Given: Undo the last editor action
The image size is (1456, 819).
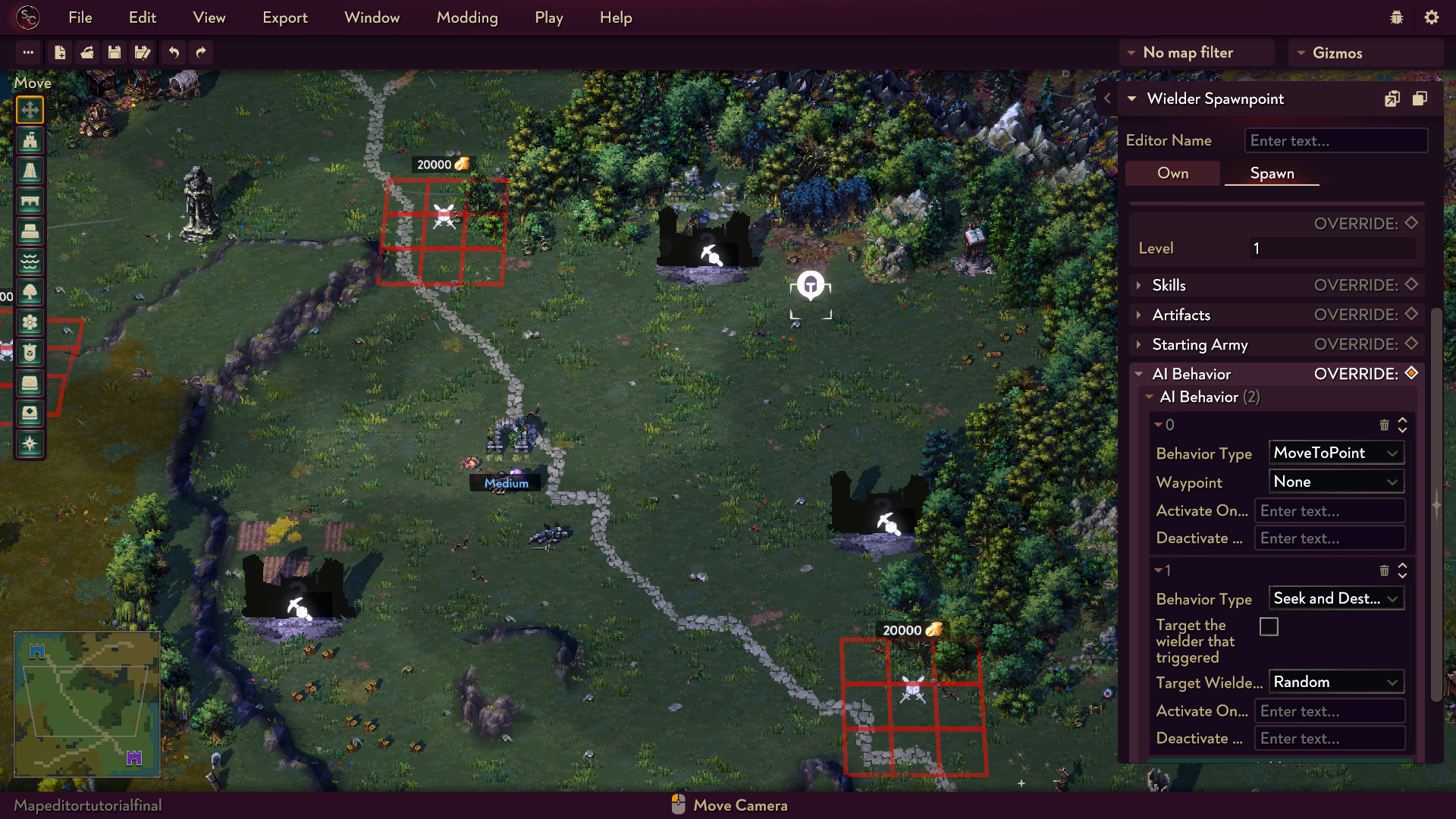Looking at the screenshot, I should click(x=173, y=52).
